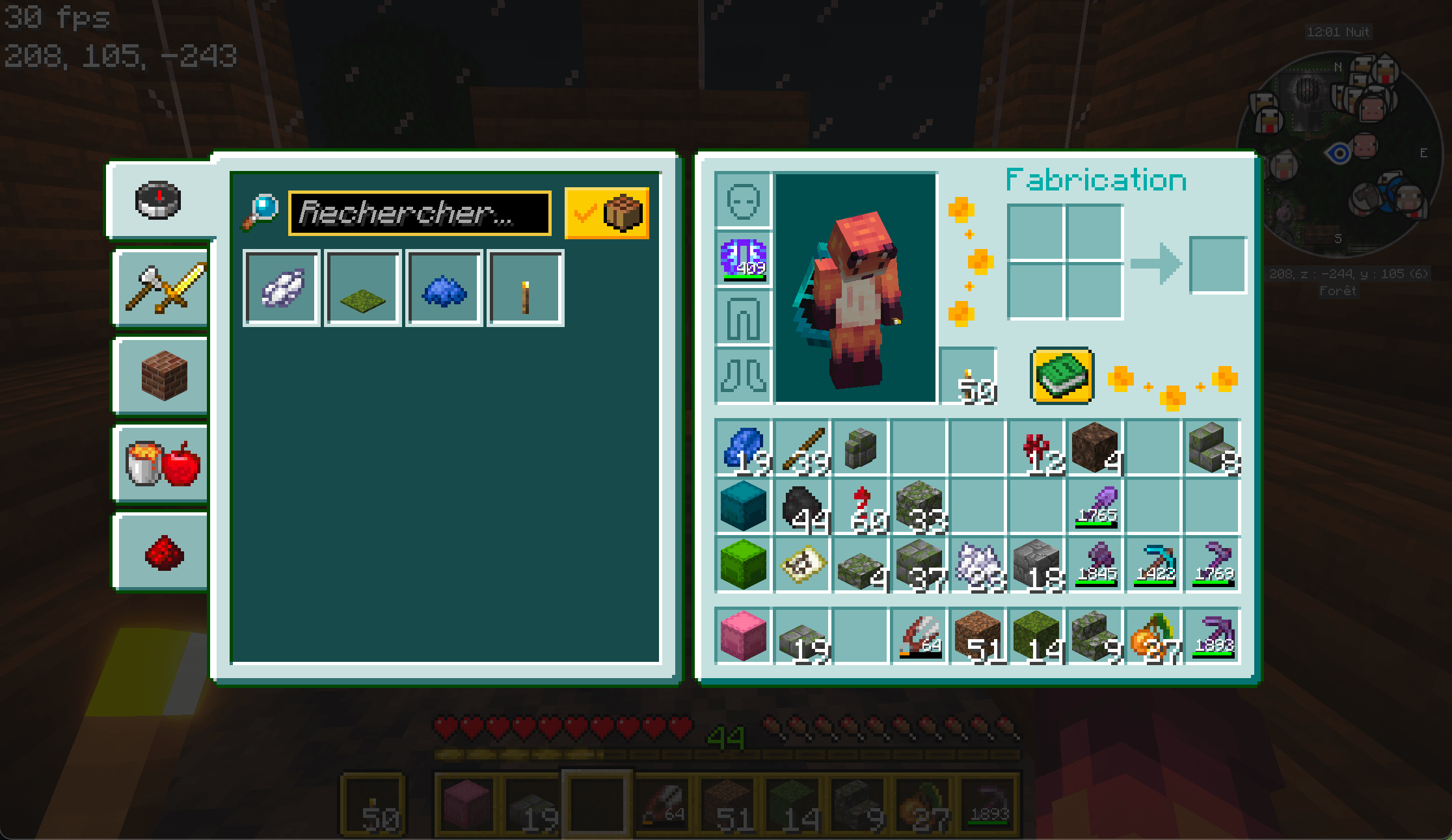Click the Rechercher search field
This screenshot has height=840, width=1452.
[x=420, y=213]
